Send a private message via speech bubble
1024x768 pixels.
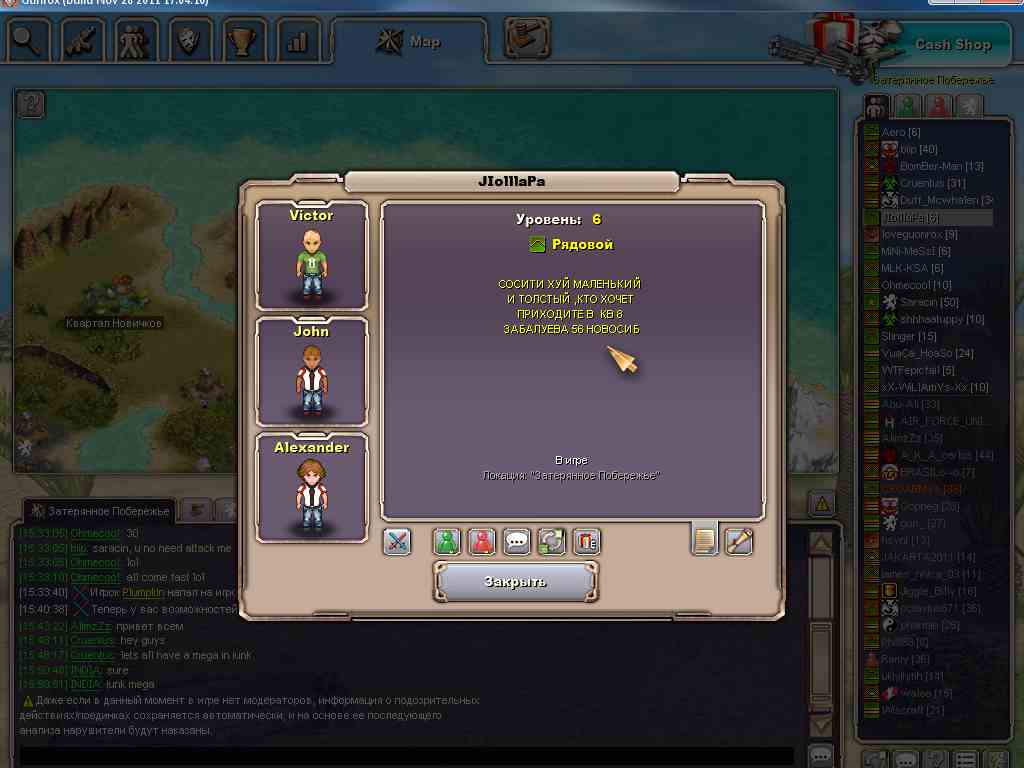517,542
